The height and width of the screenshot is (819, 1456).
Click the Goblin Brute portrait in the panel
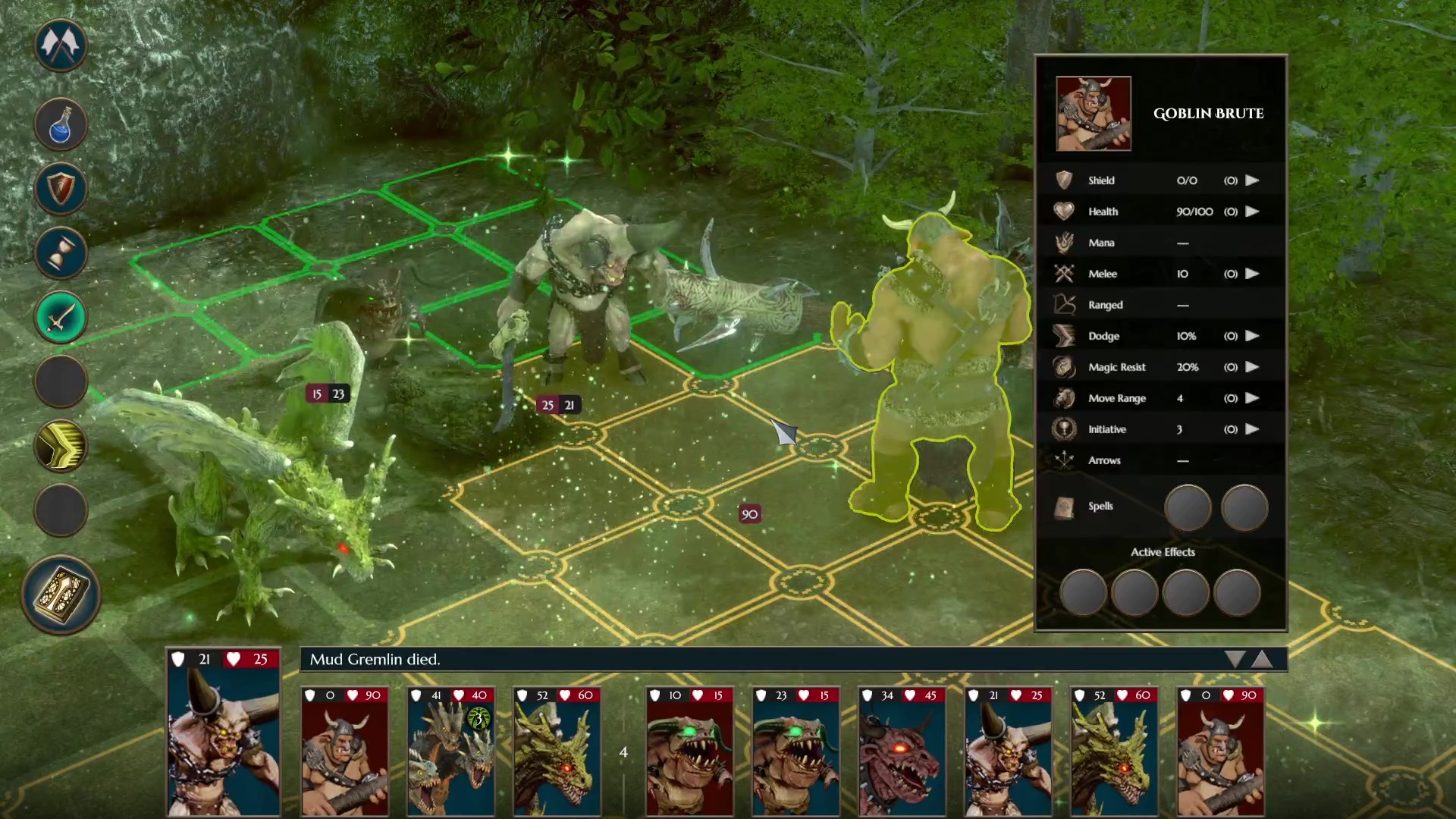click(1093, 113)
